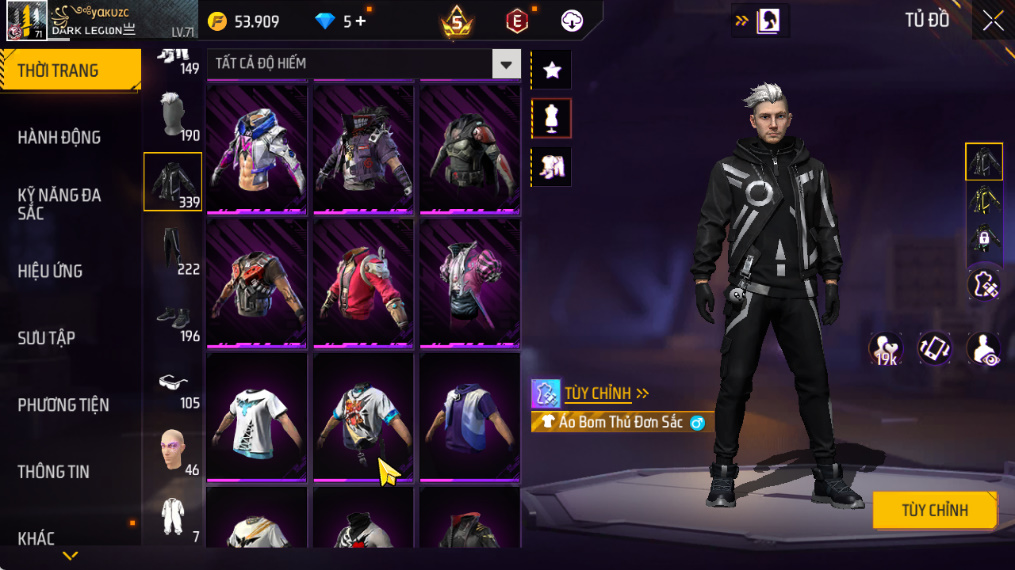Switch to the THỜI TRANG tab
Screen dimensions: 1015x570
[70, 70]
